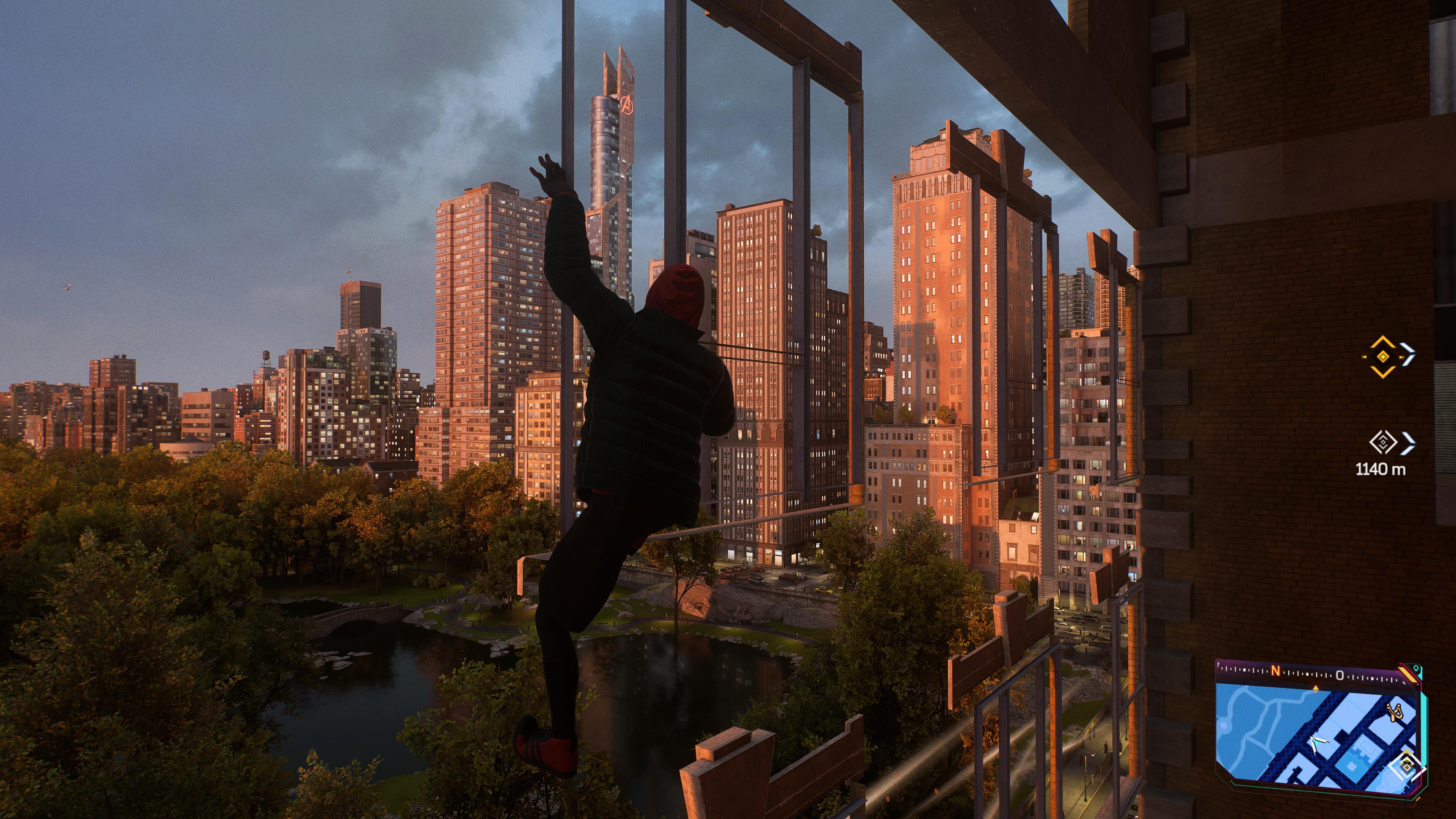Click the white player arrow on the minimap

(x=1318, y=743)
